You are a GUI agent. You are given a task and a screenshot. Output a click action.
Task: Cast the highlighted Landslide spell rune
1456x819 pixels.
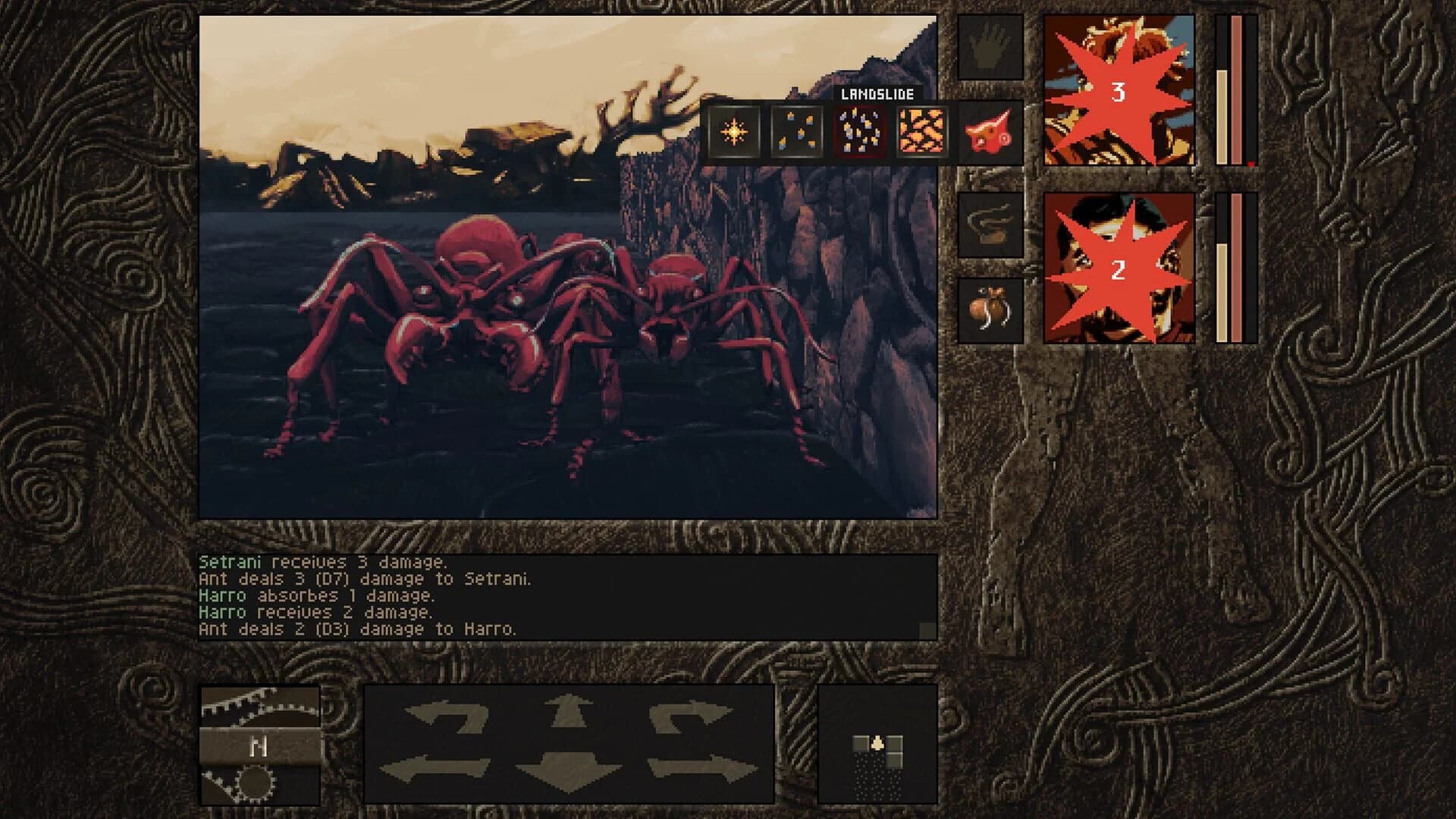tap(857, 135)
